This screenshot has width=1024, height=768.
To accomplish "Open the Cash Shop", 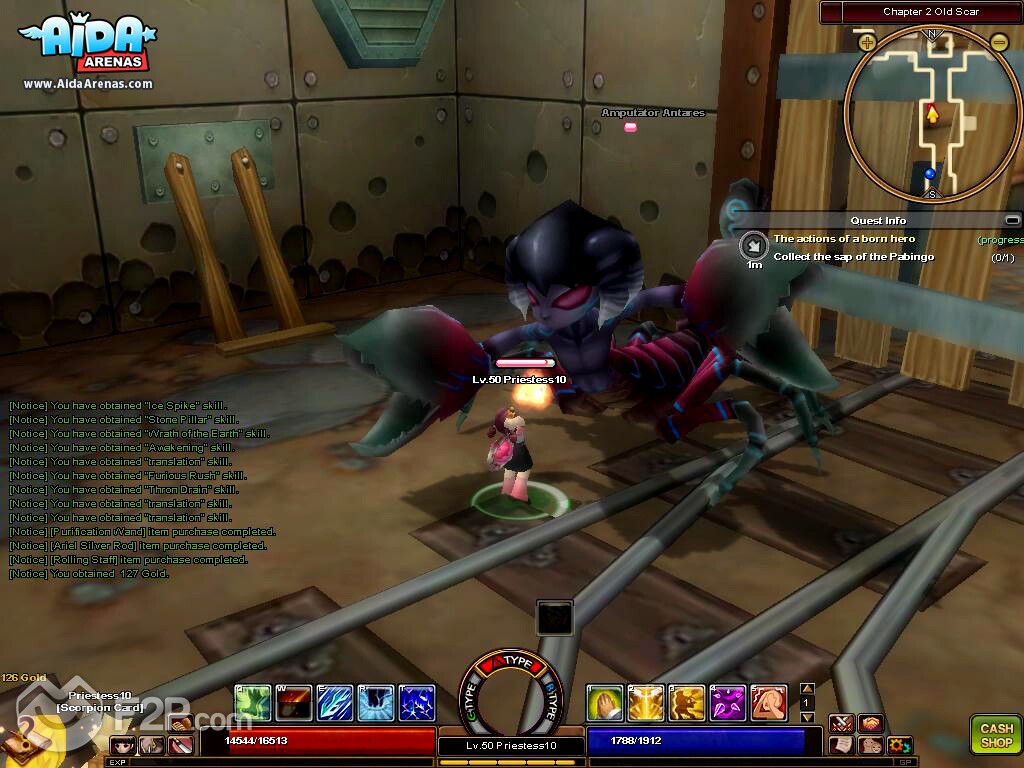I will pos(995,733).
